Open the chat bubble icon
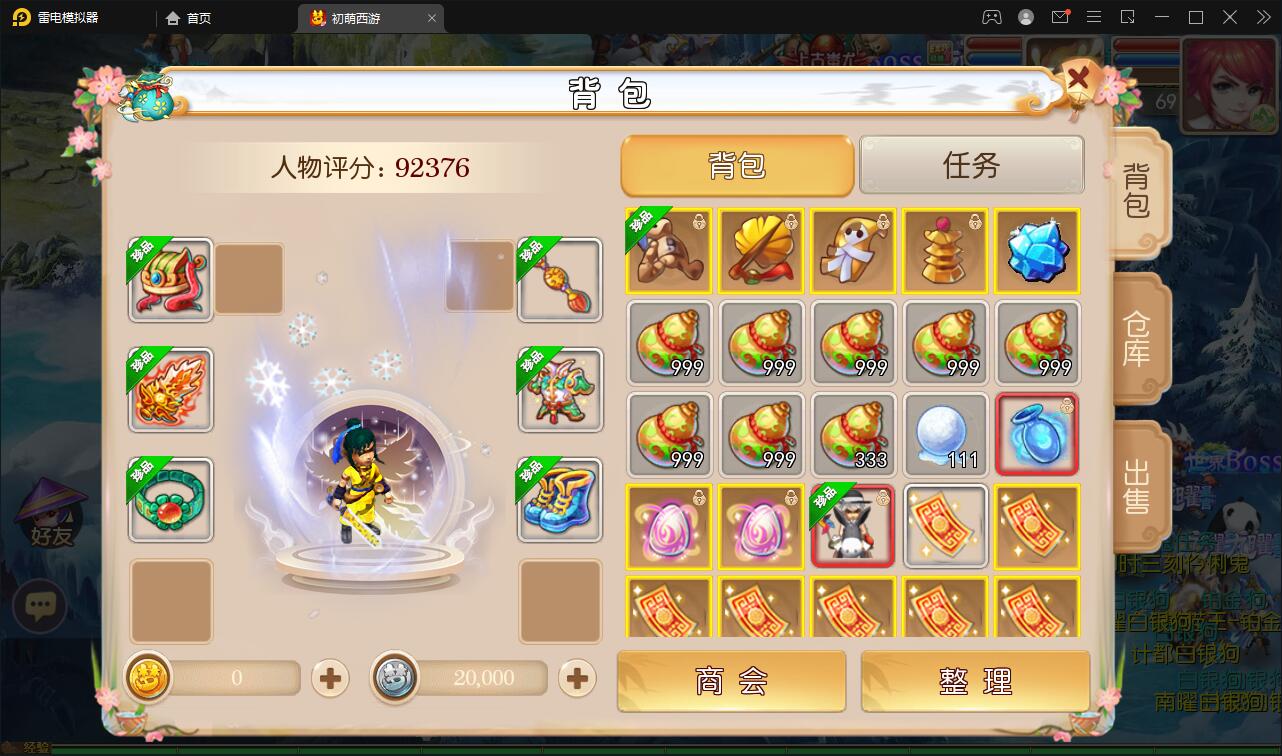1282x756 pixels. pos(39,607)
